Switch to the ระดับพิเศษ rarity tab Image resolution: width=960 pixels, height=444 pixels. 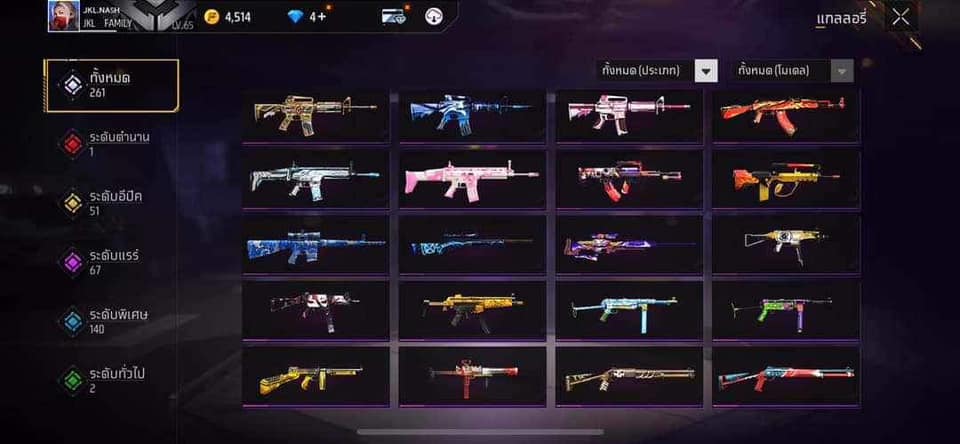pos(111,320)
